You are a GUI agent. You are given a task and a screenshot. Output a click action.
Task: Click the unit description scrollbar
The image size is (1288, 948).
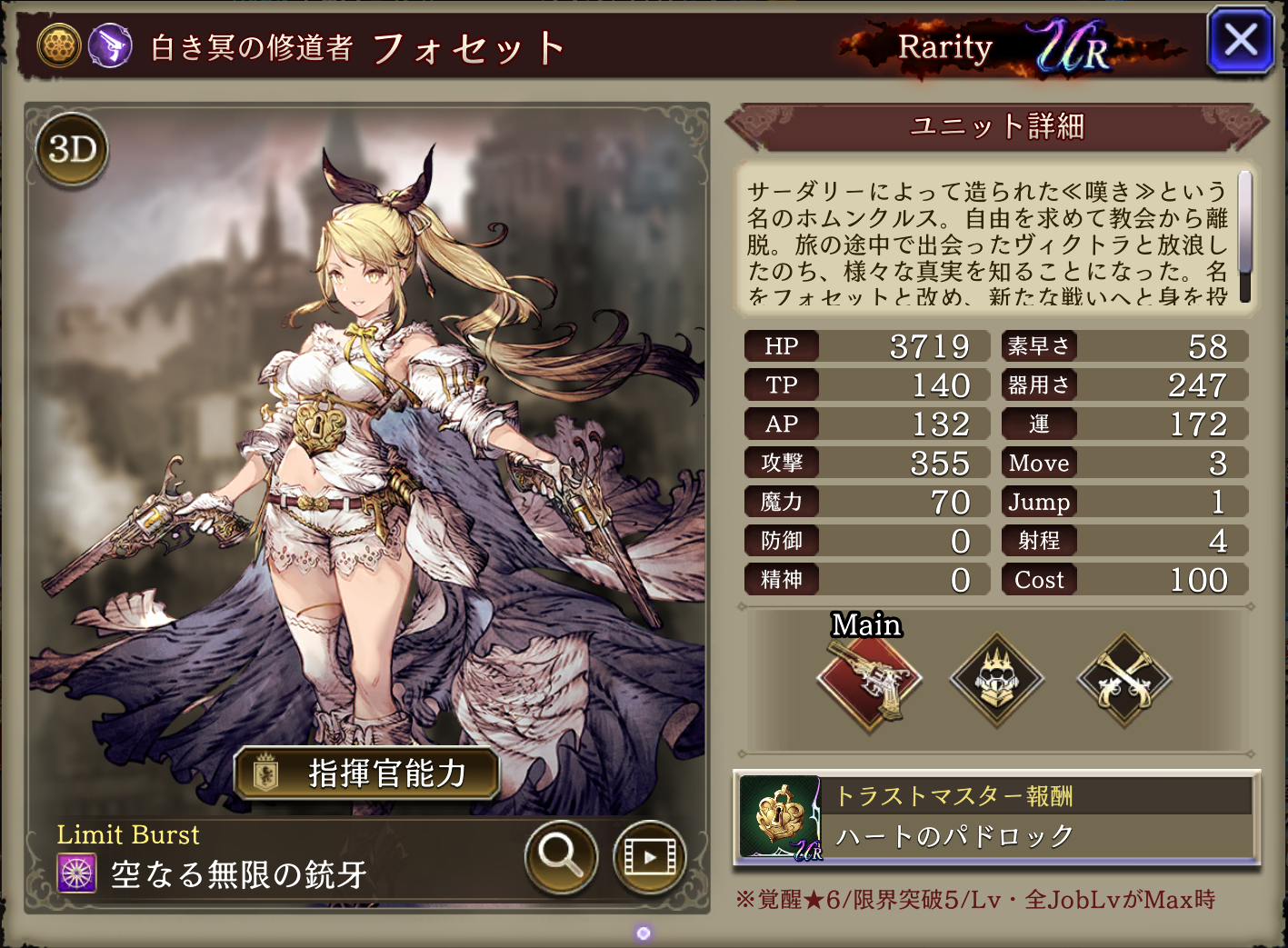point(1244,236)
